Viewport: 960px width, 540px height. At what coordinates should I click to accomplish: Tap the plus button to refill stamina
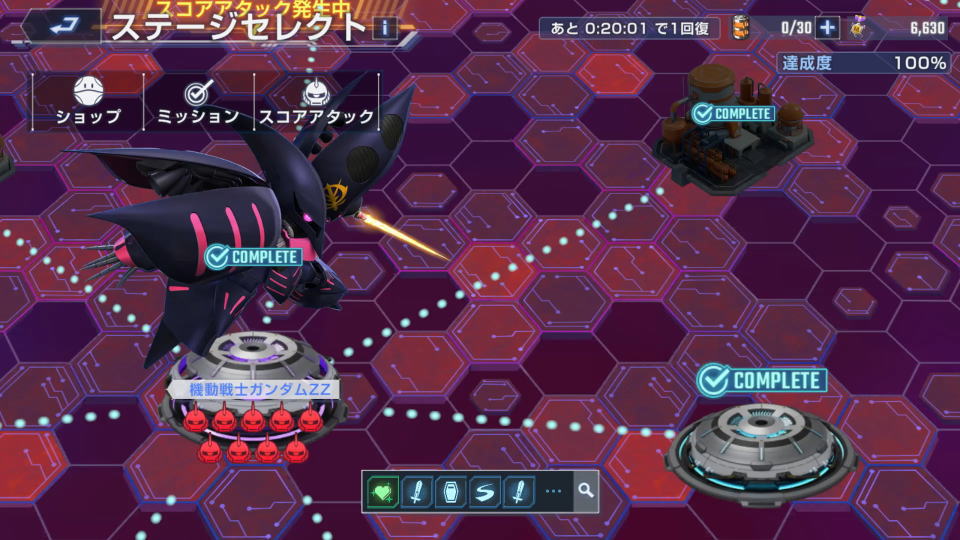pyautogui.click(x=827, y=28)
